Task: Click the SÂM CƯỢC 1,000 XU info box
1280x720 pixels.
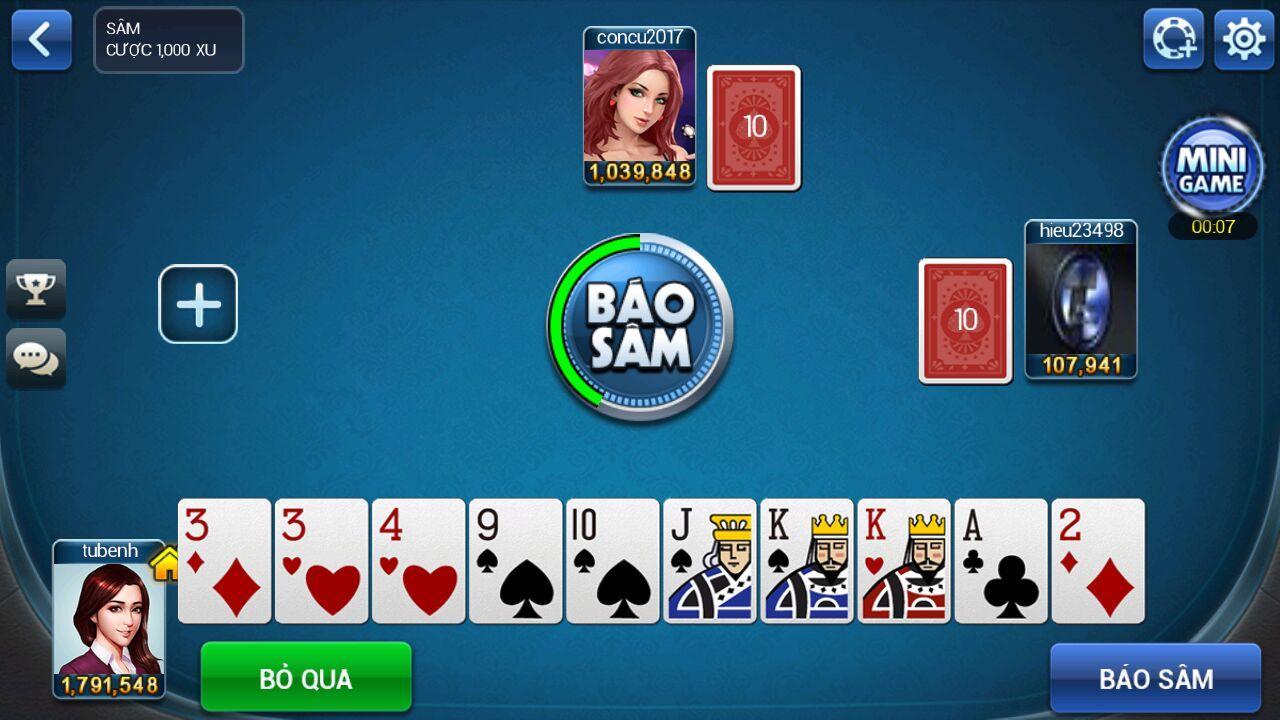Action: point(168,40)
